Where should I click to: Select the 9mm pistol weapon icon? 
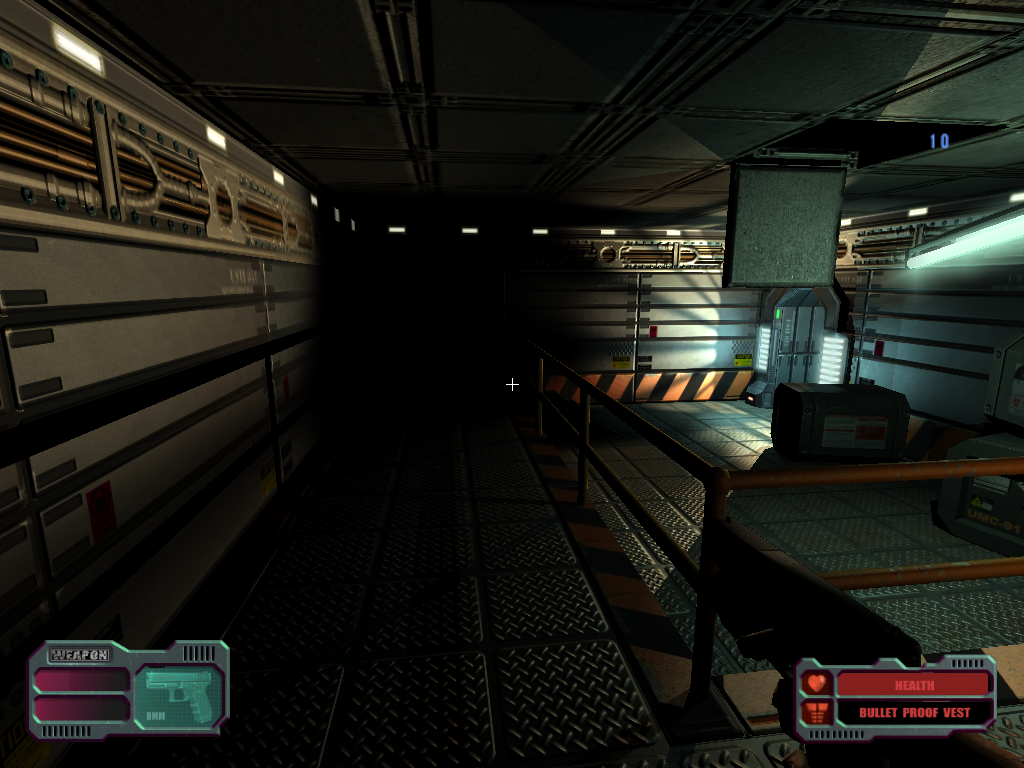(178, 692)
